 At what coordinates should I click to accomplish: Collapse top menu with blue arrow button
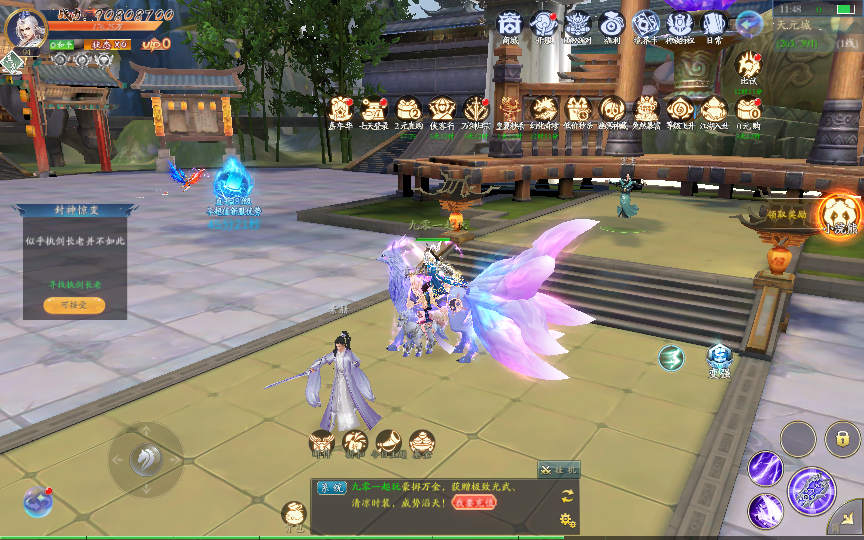pos(748,23)
